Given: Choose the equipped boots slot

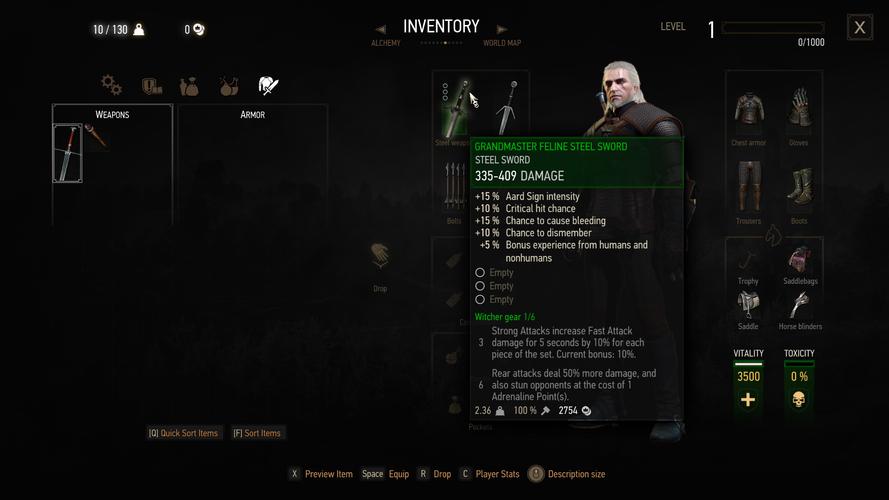Looking at the screenshot, I should 799,187.
